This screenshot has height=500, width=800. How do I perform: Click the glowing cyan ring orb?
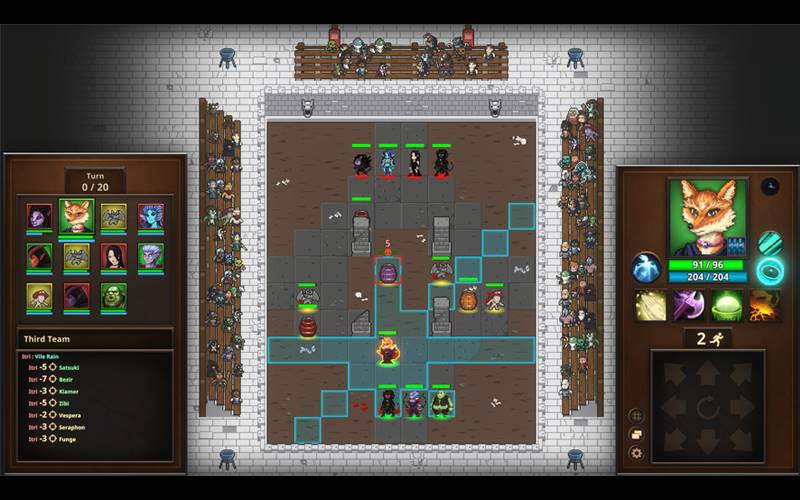point(770,268)
